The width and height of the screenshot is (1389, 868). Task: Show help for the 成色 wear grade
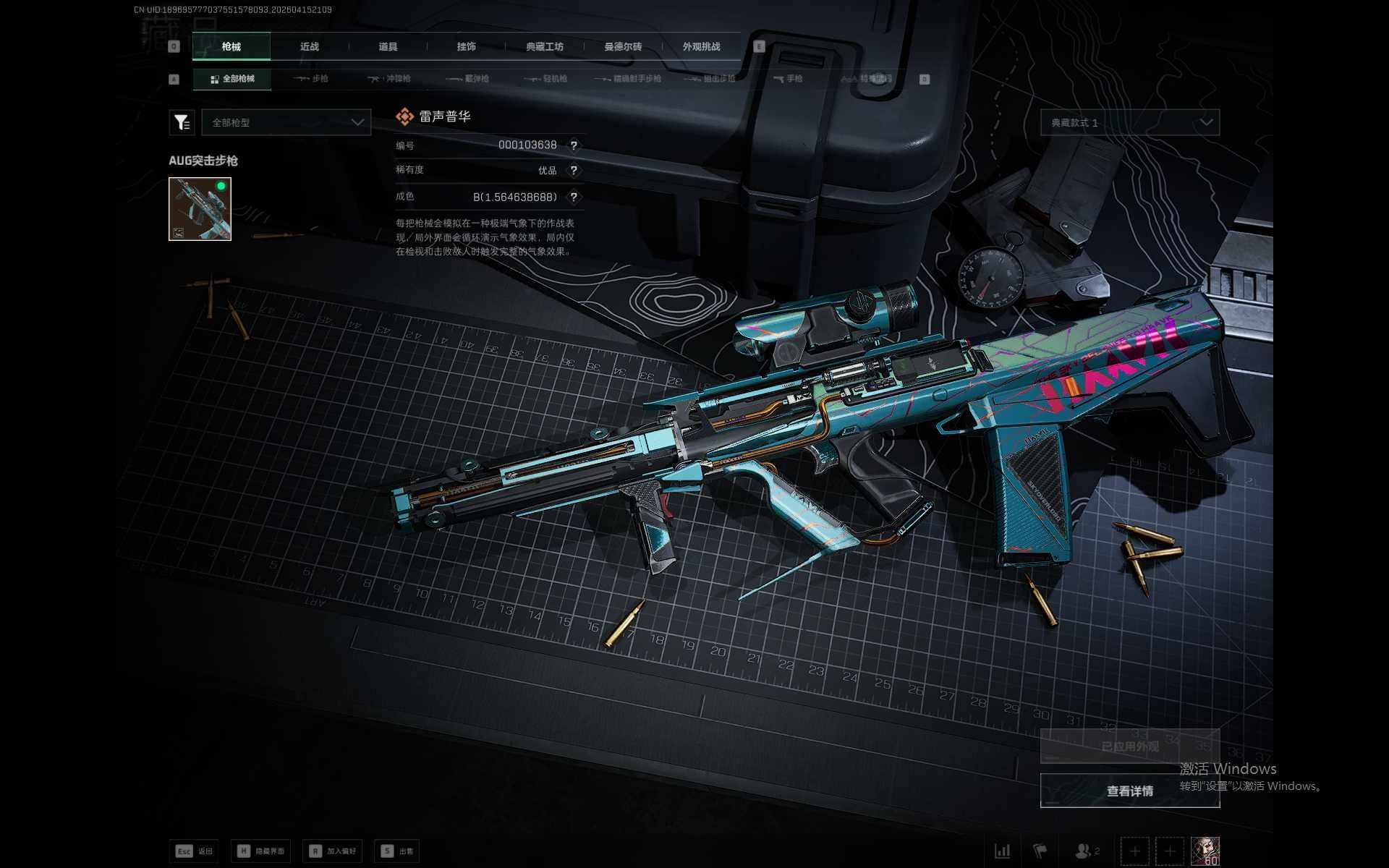tap(574, 197)
